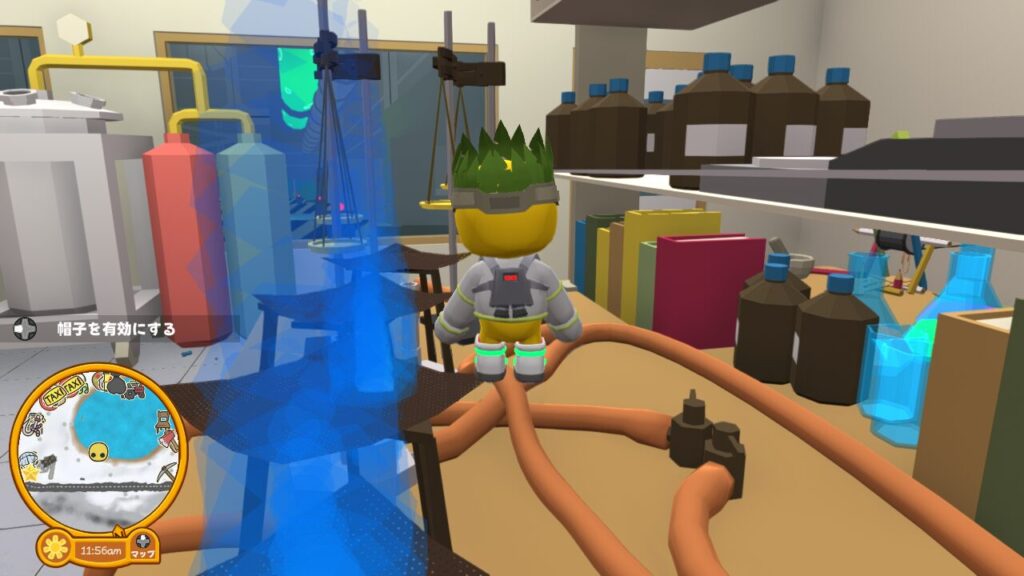This screenshot has width=1024, height=576.
Task: Select the yellow player face marker
Action: click(98, 452)
